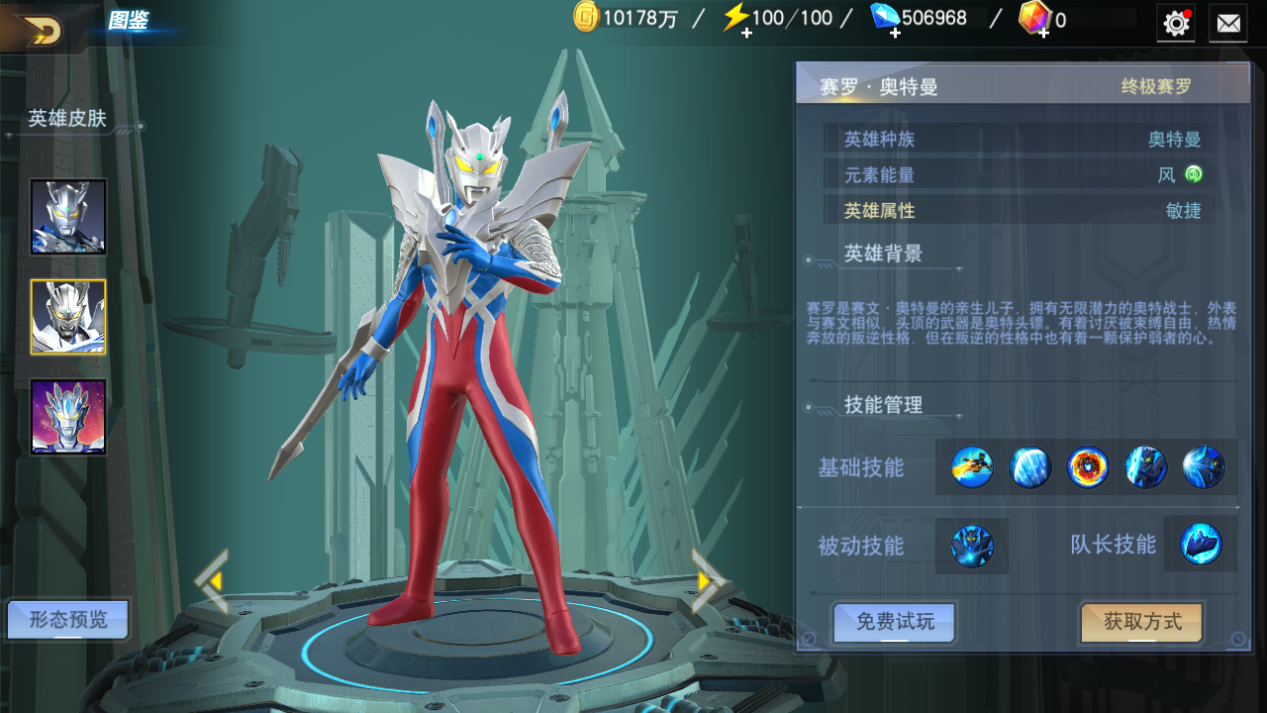View the captain skill icon
The height and width of the screenshot is (713, 1267).
click(1200, 545)
